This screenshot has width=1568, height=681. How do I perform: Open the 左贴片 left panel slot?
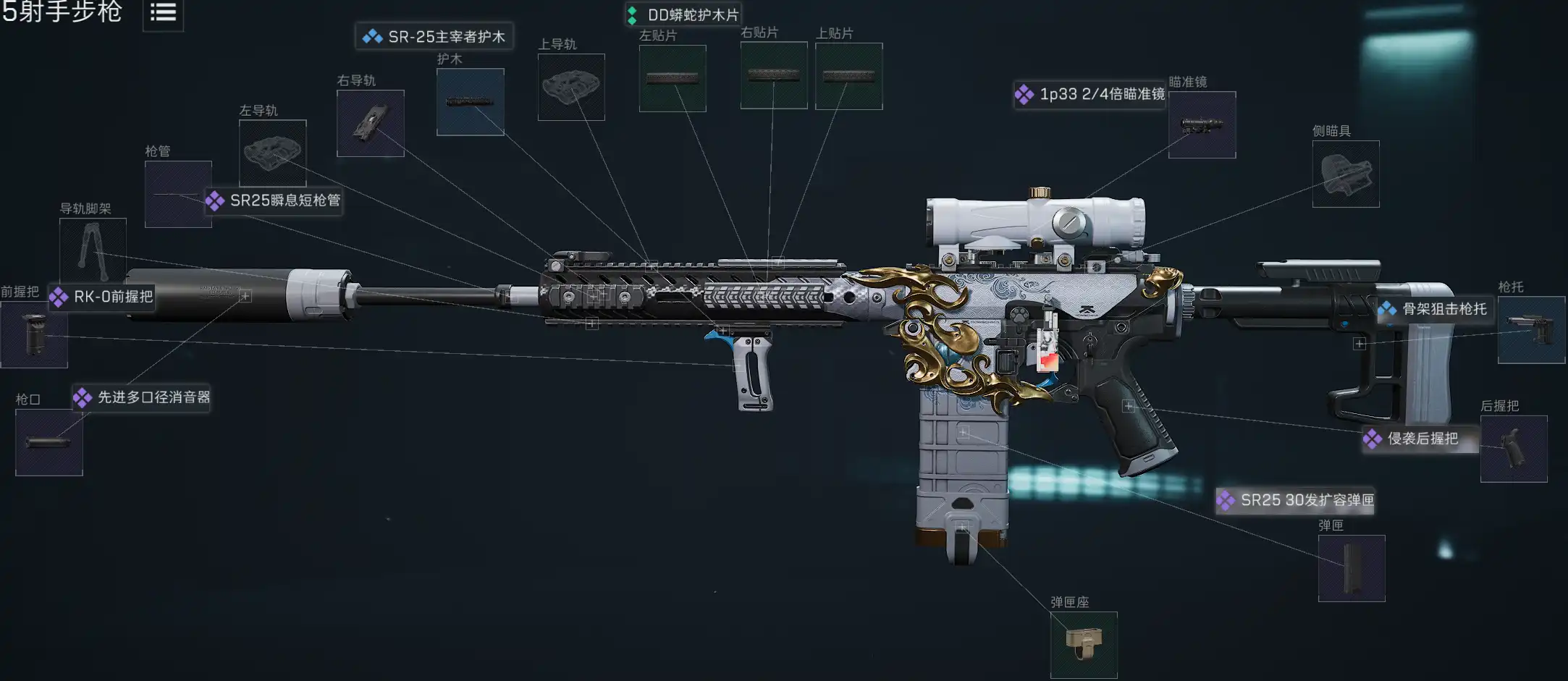click(x=672, y=78)
